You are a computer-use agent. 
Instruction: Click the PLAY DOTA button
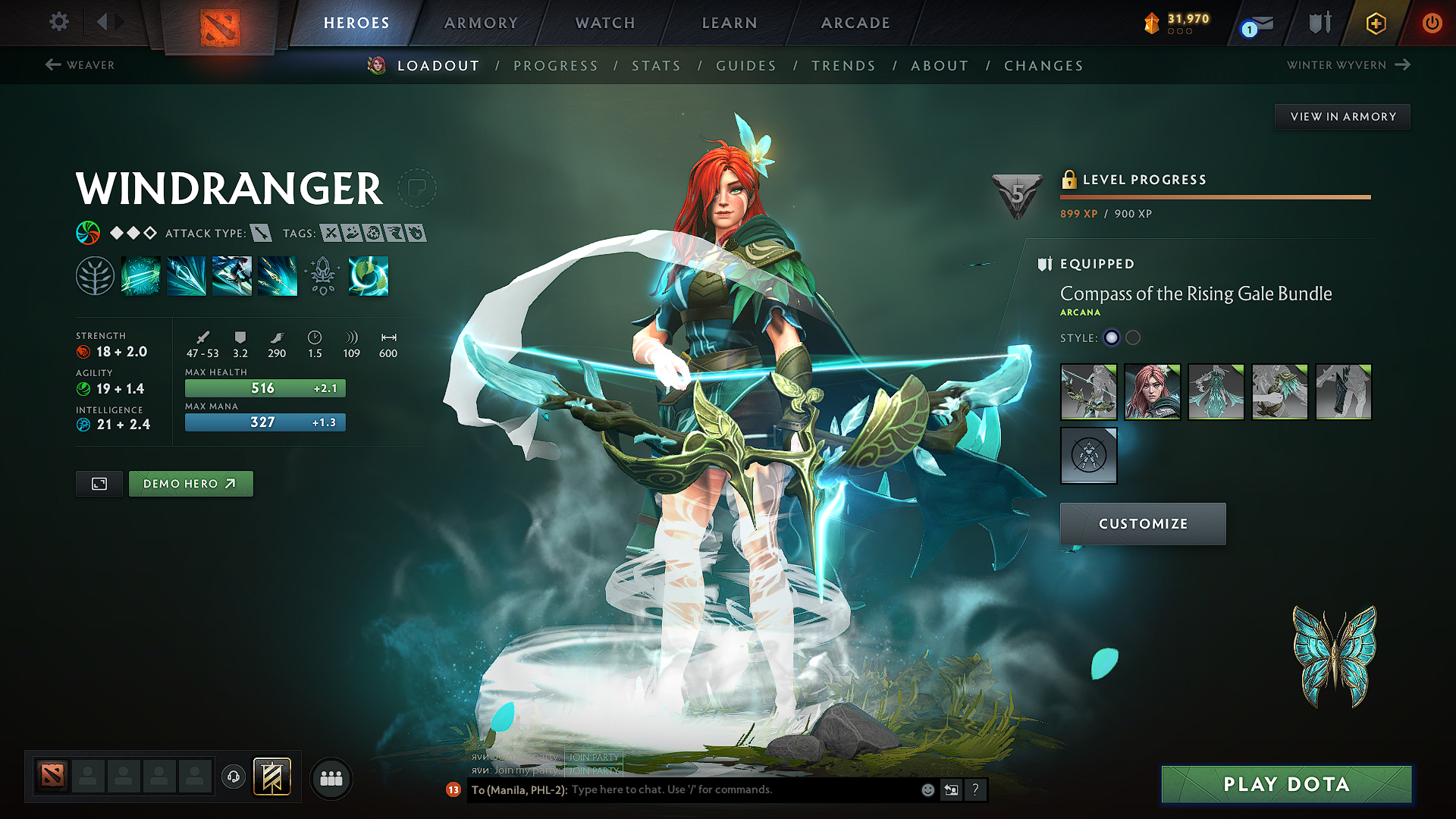1286,785
